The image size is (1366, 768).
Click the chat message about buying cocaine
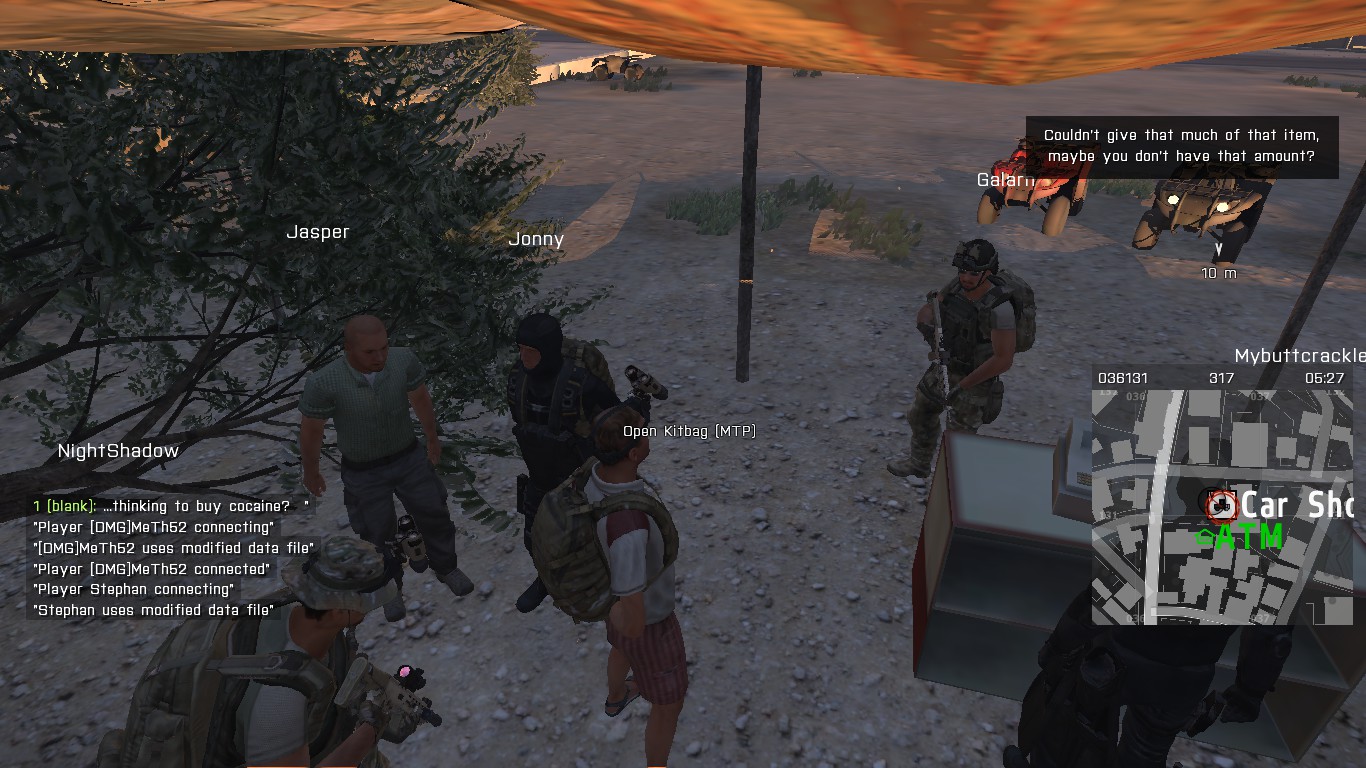[x=170, y=506]
